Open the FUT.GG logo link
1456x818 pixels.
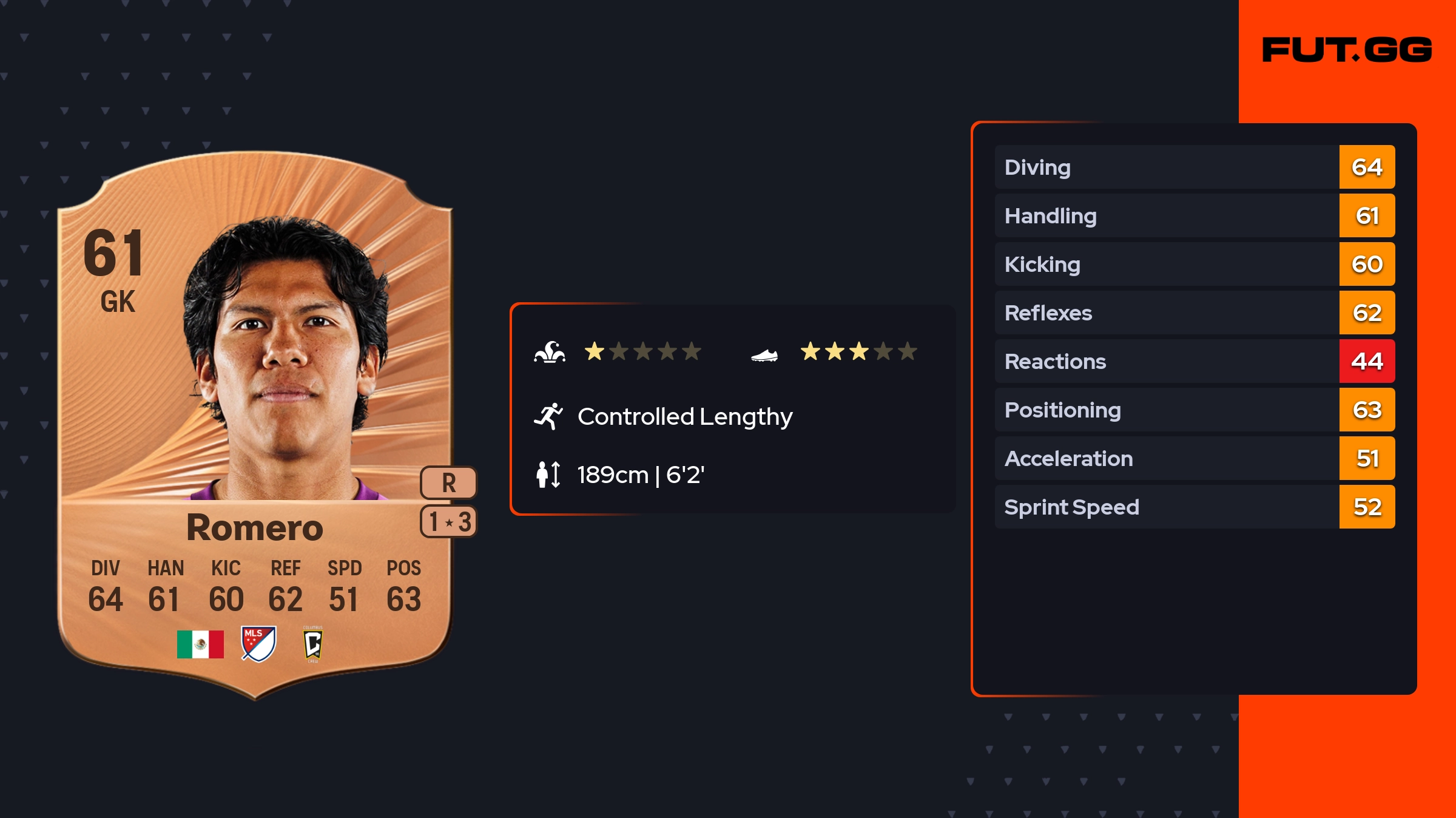1347,50
